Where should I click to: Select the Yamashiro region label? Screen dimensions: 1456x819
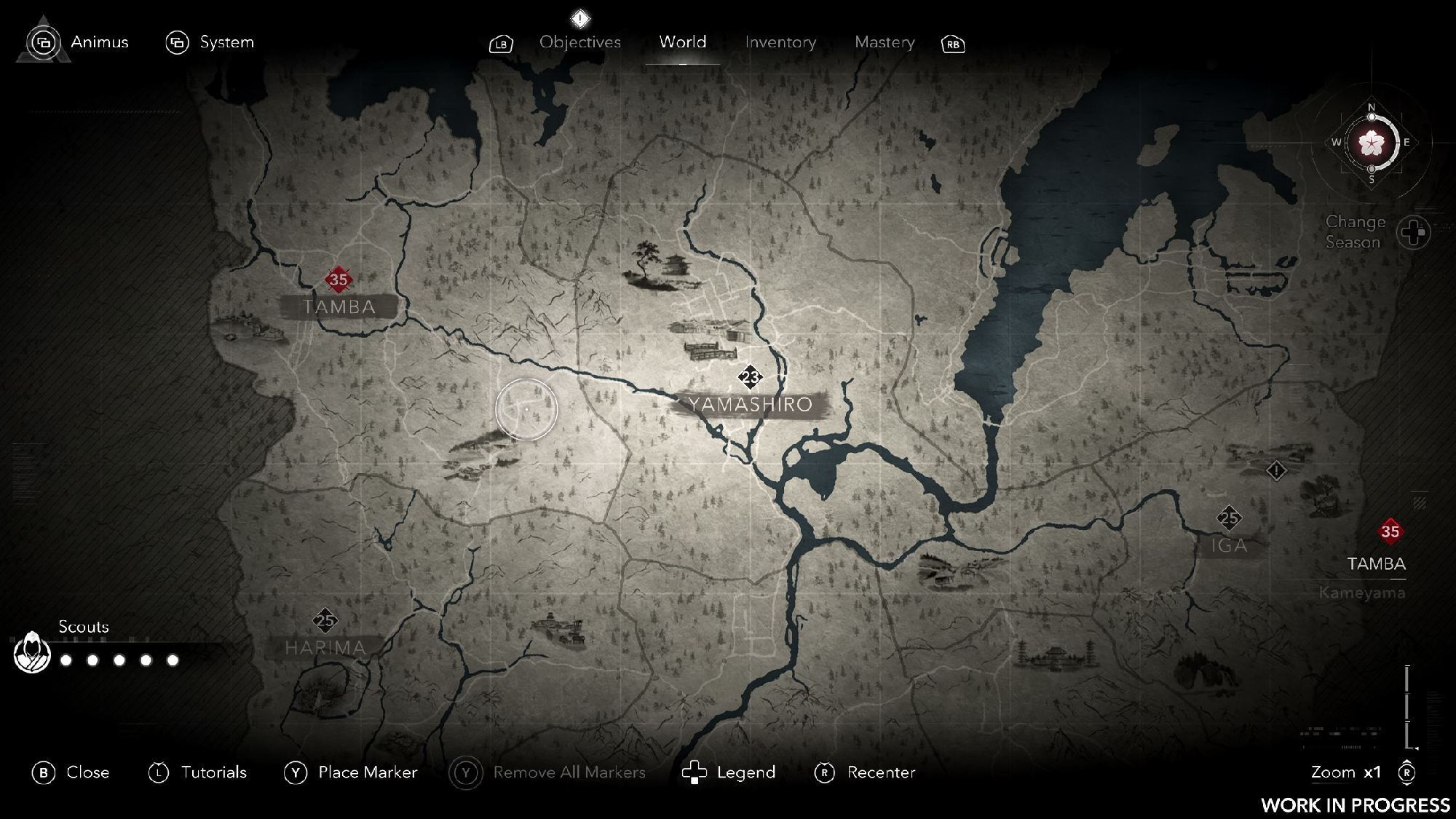[750, 405]
